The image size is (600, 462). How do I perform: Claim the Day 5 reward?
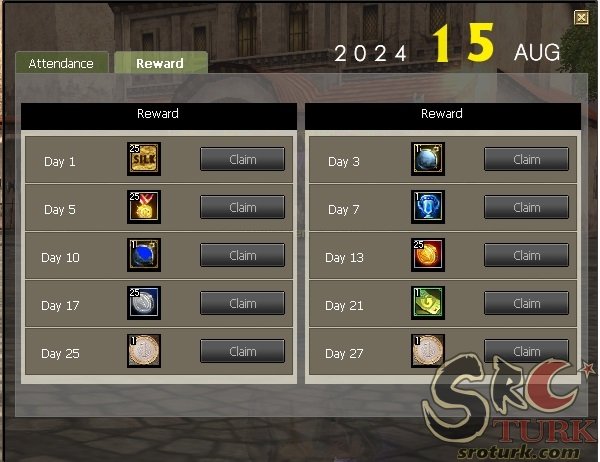[242, 208]
